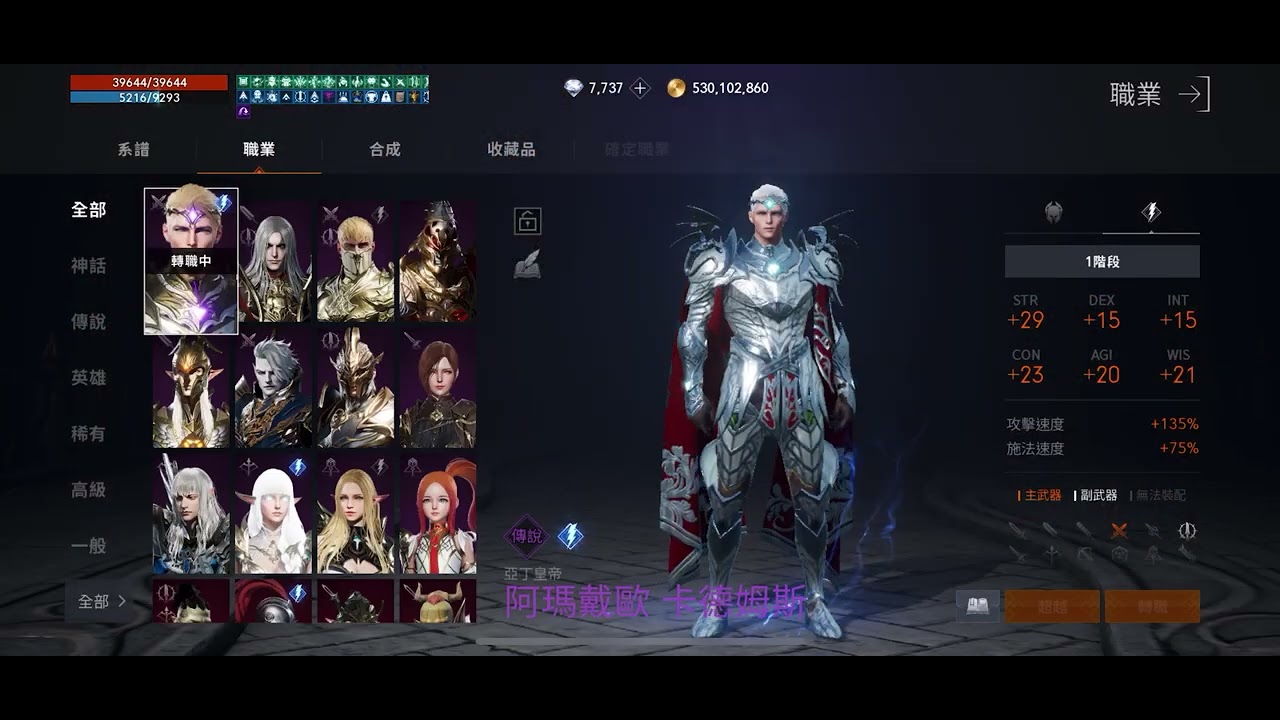
Task: Click the unlock padlock icon above the character
Action: coord(526,221)
